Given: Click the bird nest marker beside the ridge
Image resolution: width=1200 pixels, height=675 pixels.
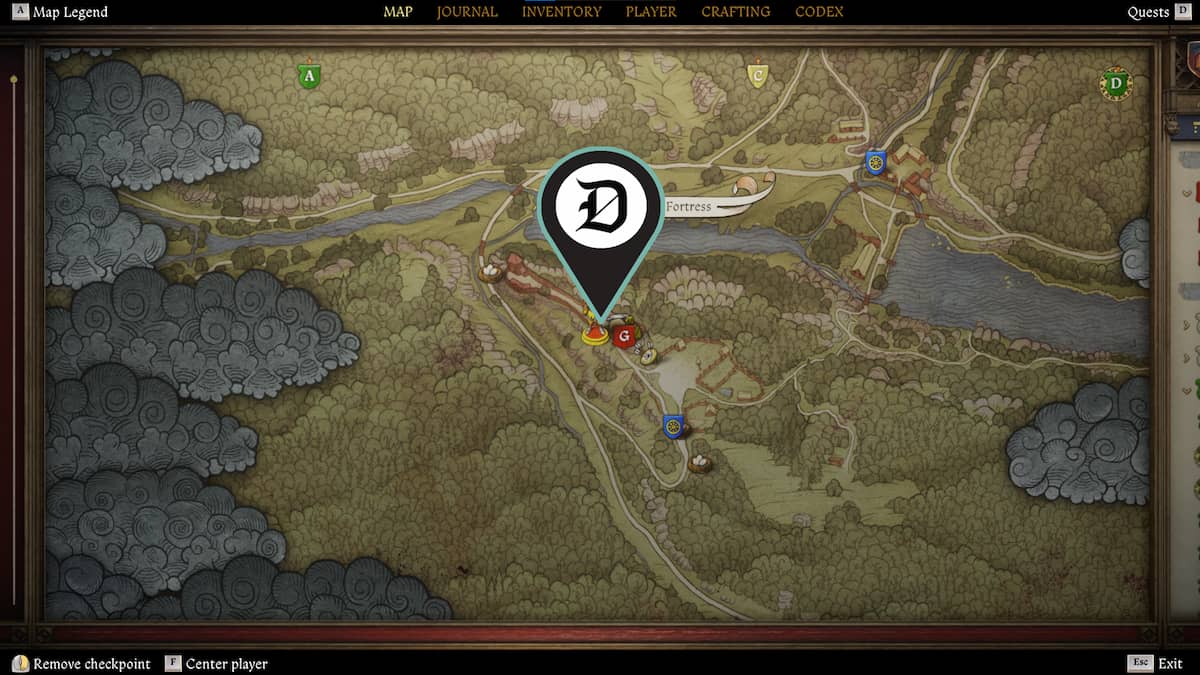Looking at the screenshot, I should click(491, 271).
